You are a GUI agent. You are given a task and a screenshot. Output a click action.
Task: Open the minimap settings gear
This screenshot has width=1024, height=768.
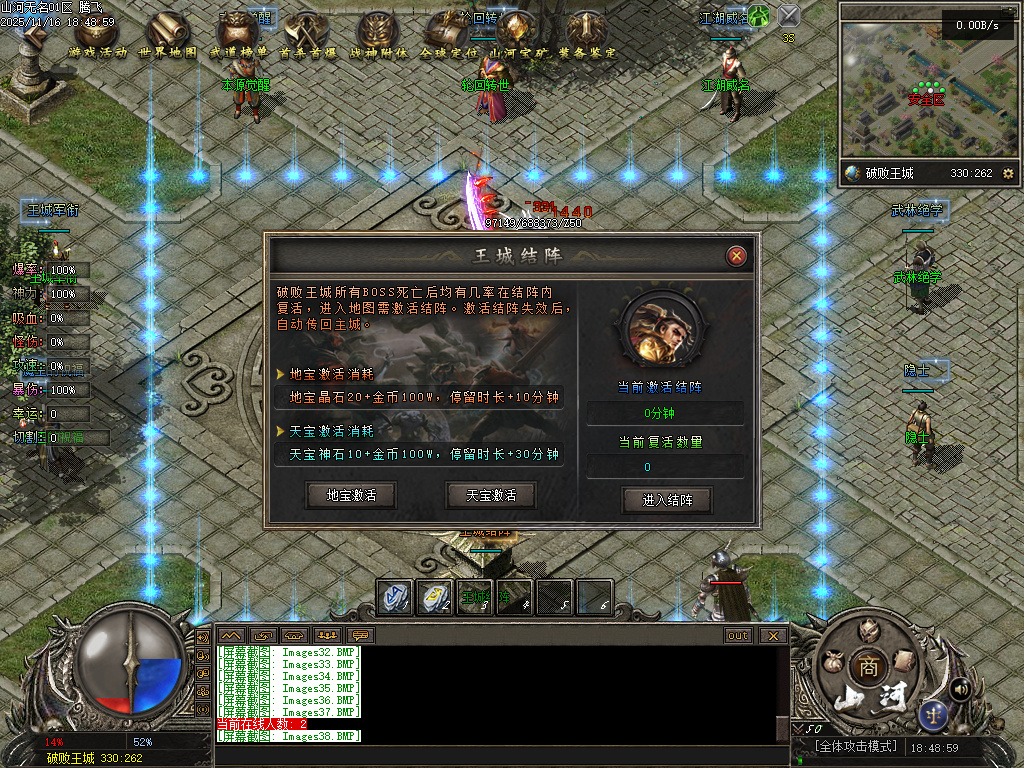[1008, 173]
